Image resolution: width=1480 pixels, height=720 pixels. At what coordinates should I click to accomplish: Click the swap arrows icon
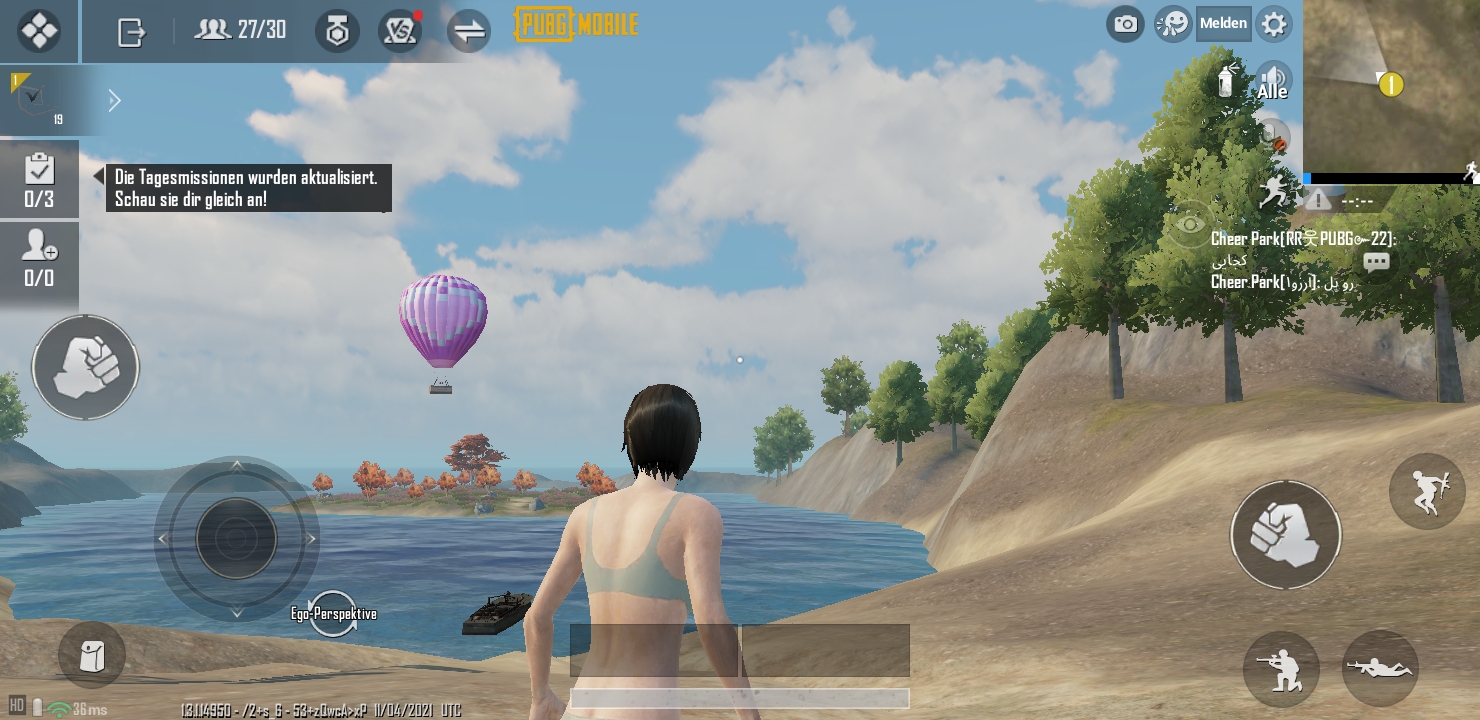pyautogui.click(x=468, y=31)
